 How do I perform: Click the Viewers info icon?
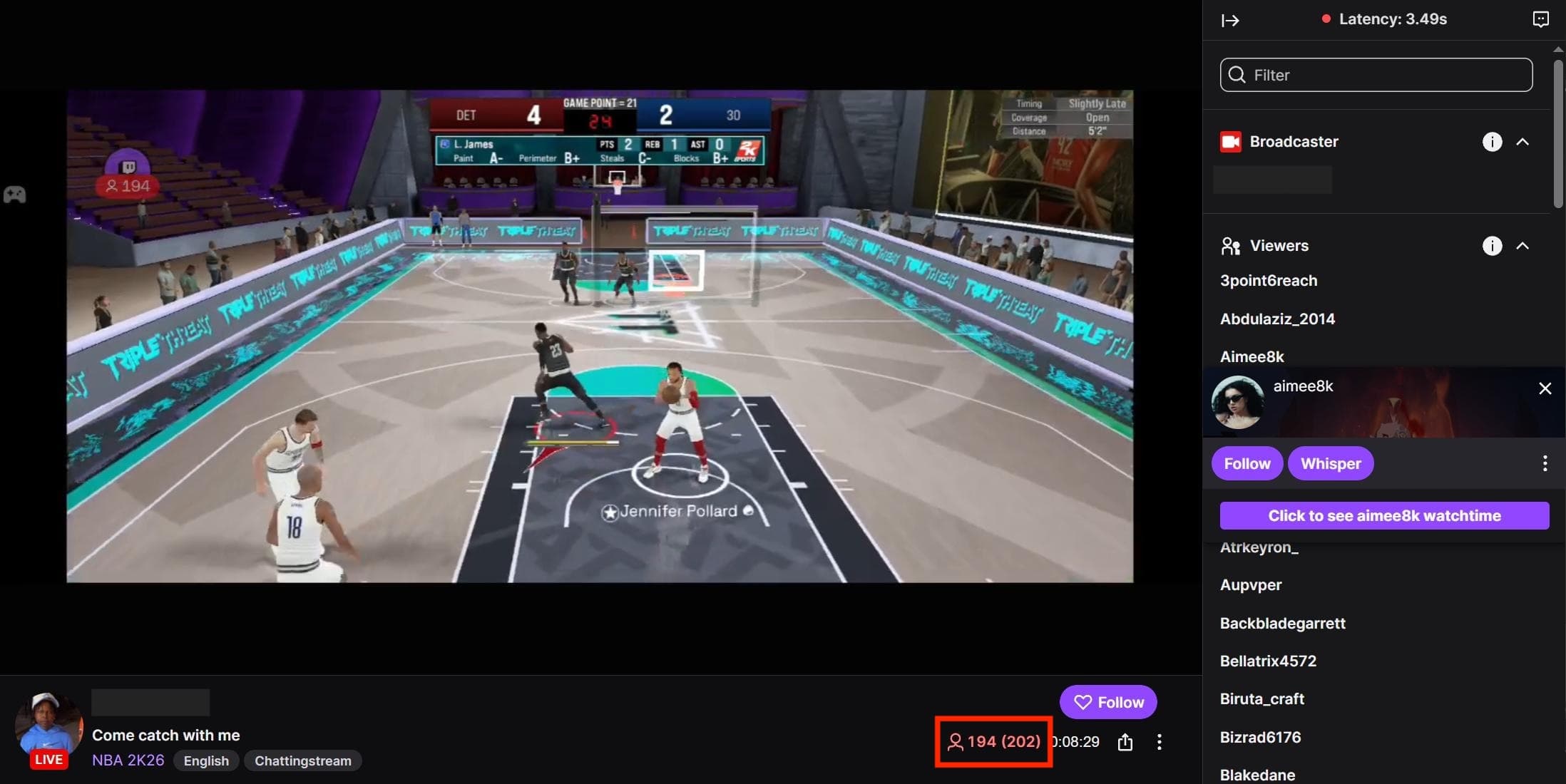click(x=1493, y=246)
